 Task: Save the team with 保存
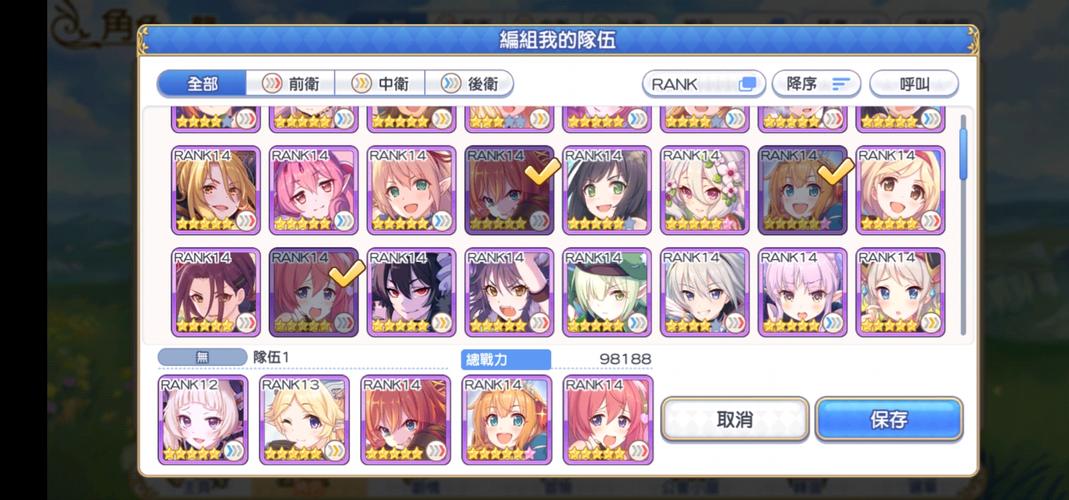coord(888,419)
